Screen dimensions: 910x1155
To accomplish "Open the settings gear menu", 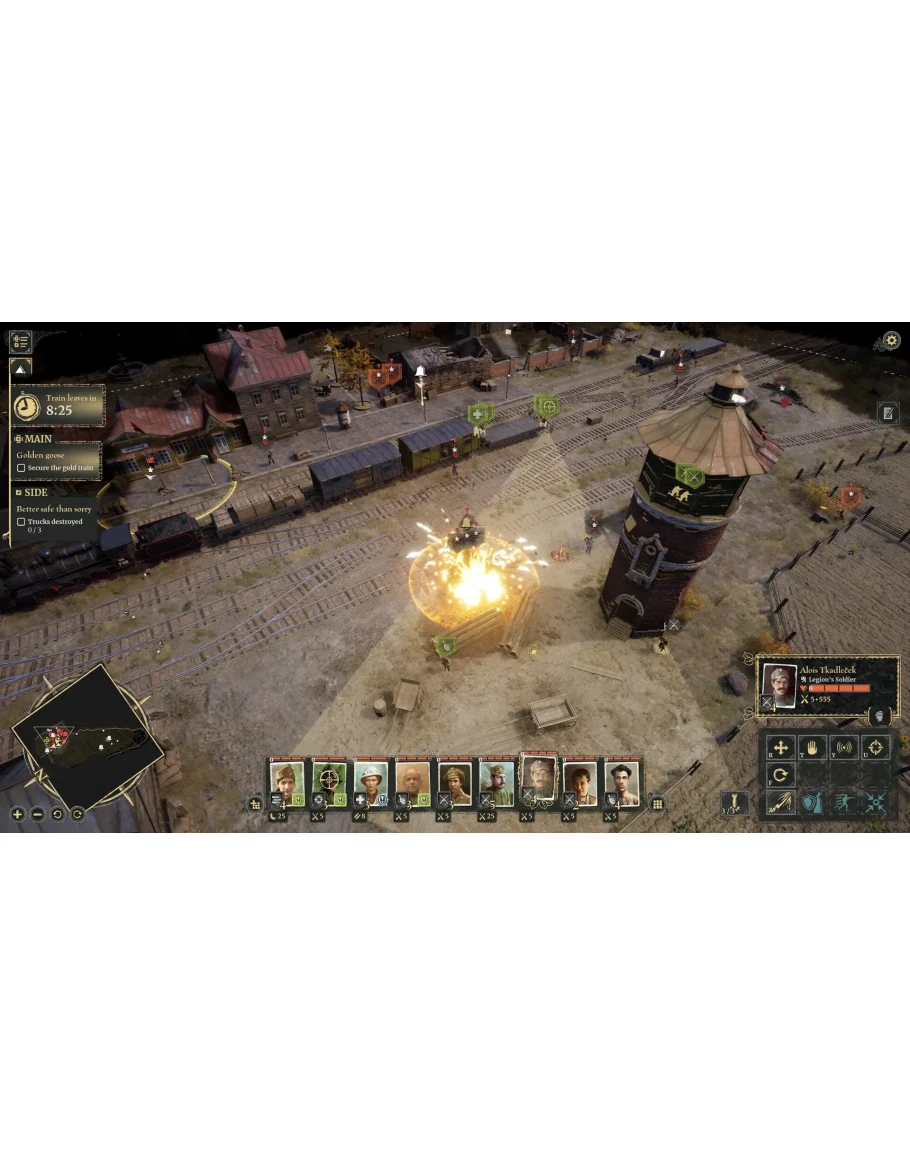I will (891, 341).
